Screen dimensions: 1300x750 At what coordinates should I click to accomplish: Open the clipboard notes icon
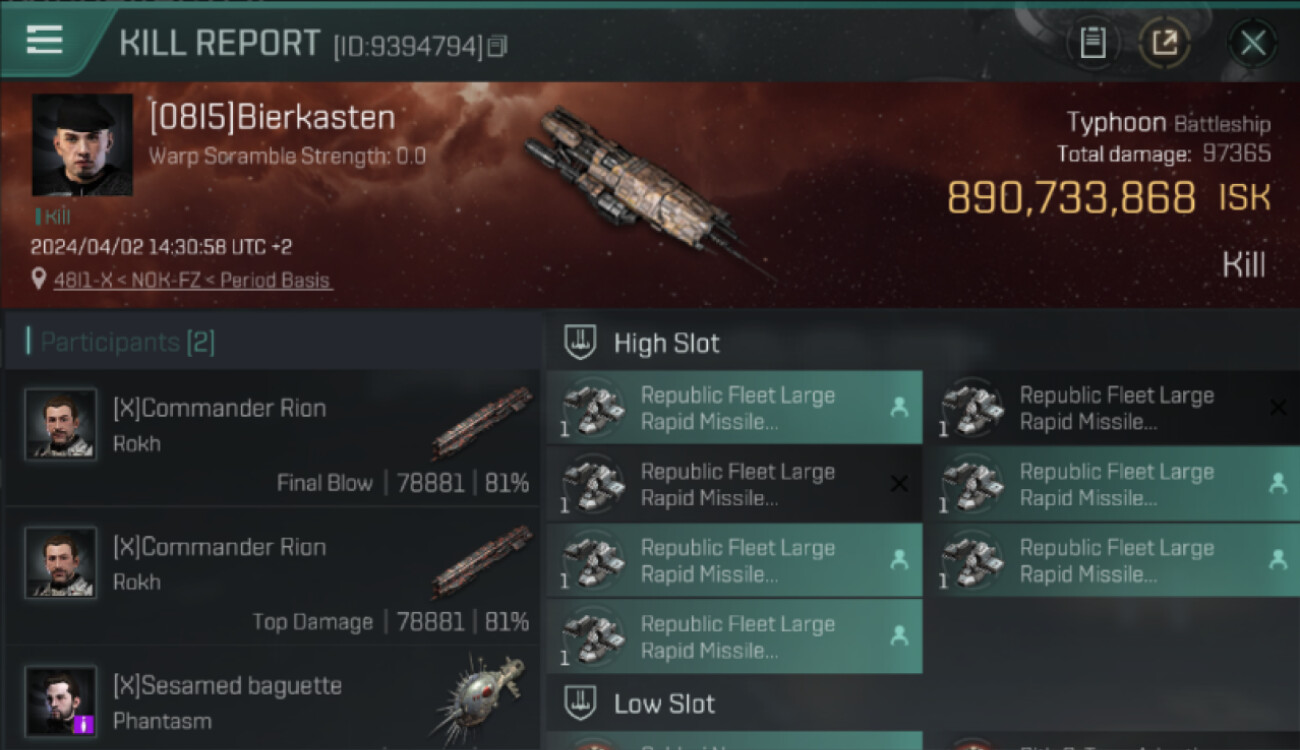(x=1093, y=43)
